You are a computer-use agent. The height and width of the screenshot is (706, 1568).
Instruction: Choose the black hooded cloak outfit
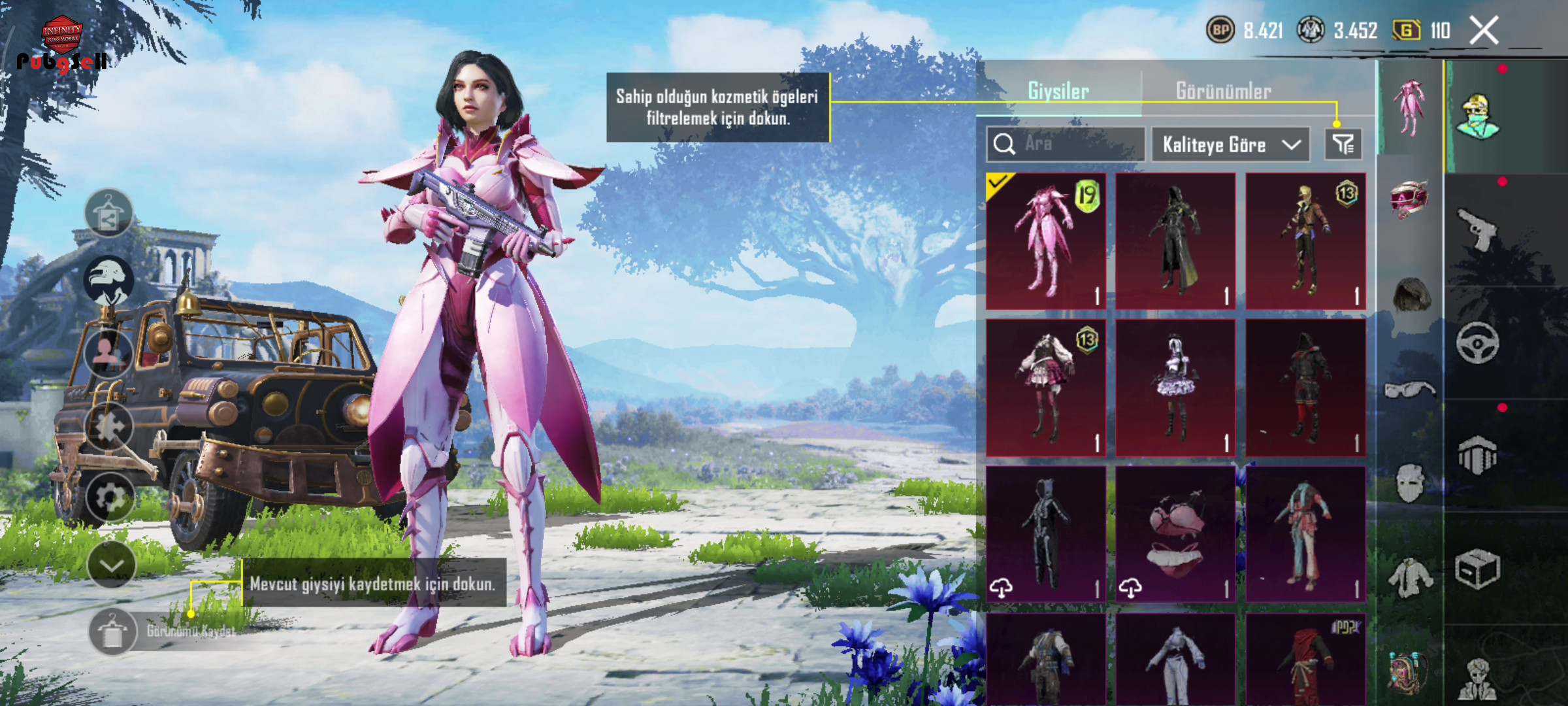1175,241
